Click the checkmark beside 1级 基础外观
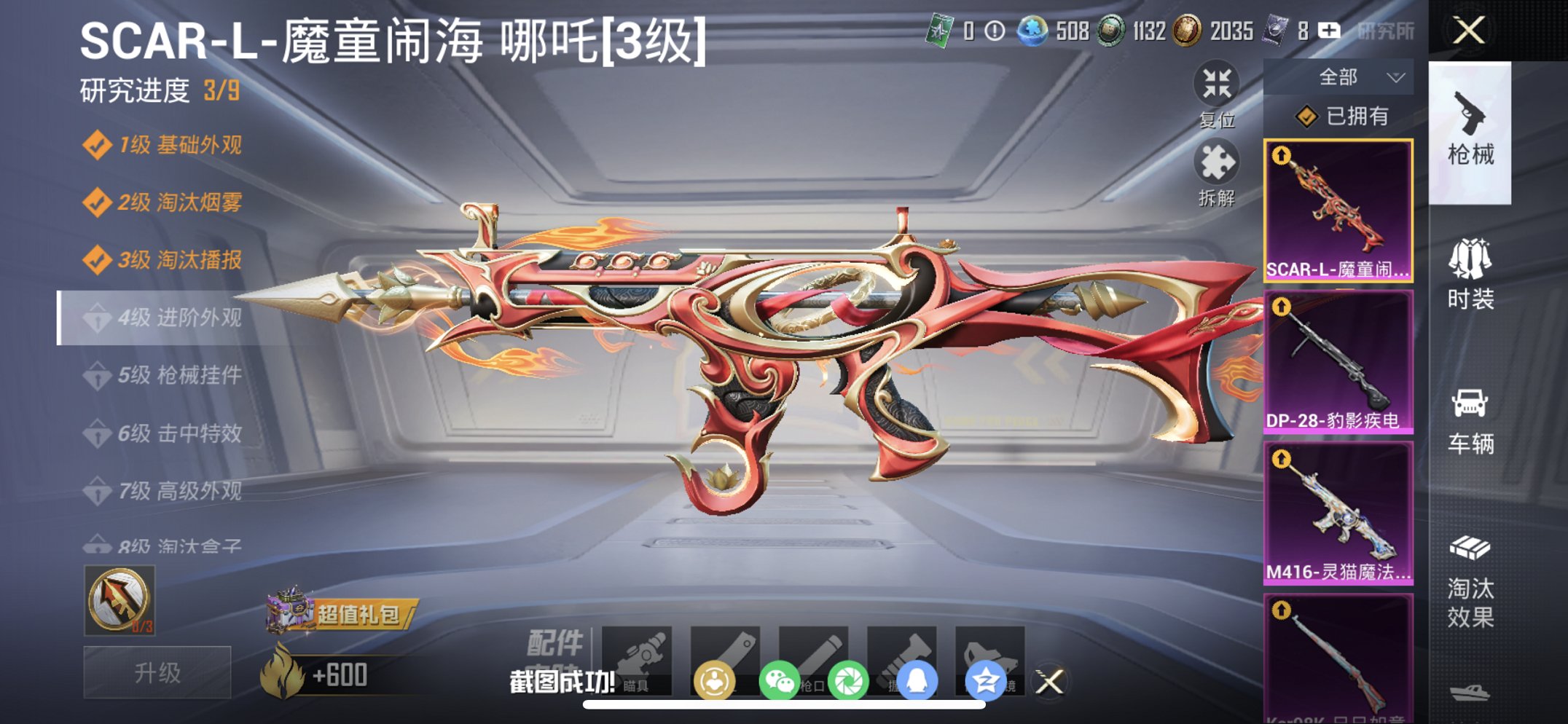The height and width of the screenshot is (724, 1568). click(98, 146)
